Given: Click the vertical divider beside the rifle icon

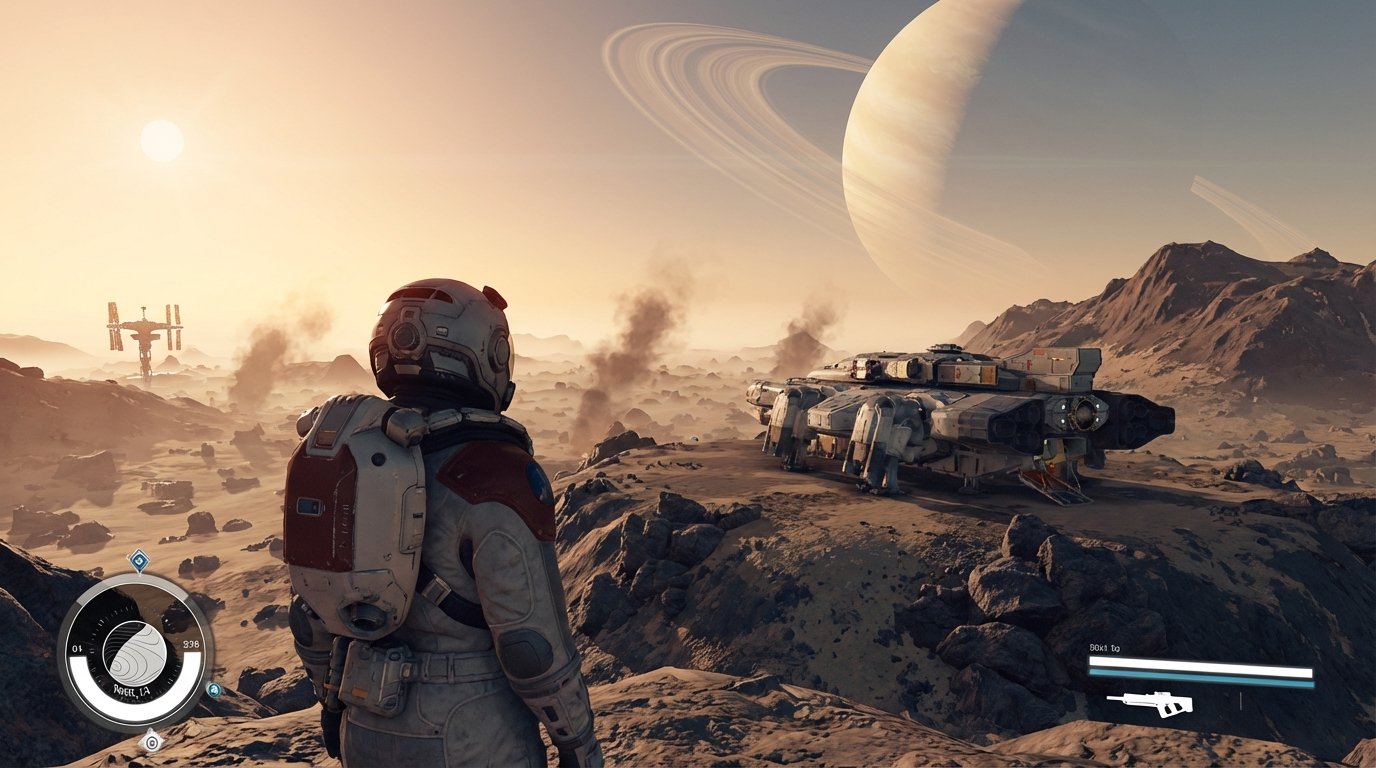Looking at the screenshot, I should coord(1241,701).
